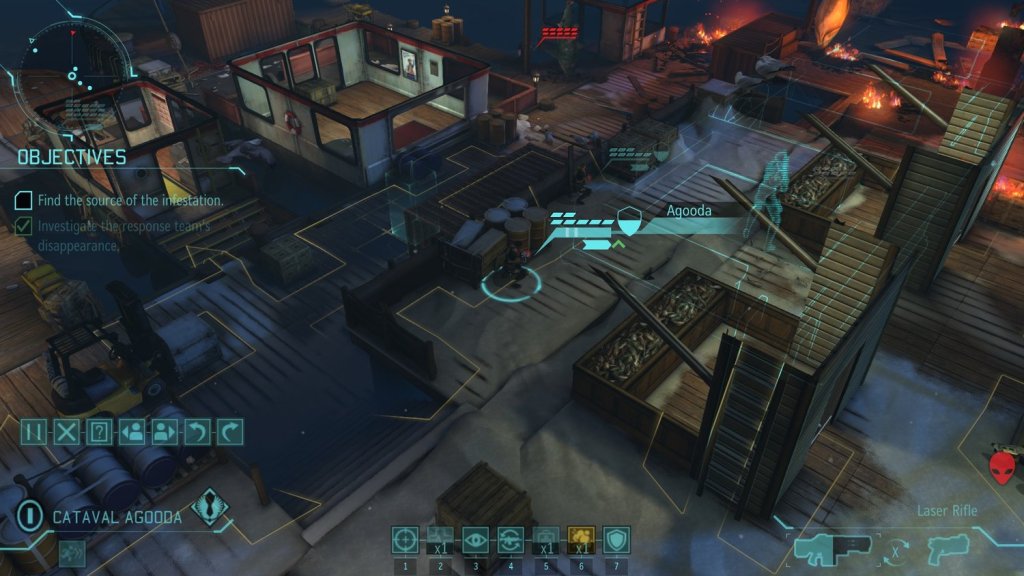
Task: Select the previous soldier
Action: coord(132,432)
